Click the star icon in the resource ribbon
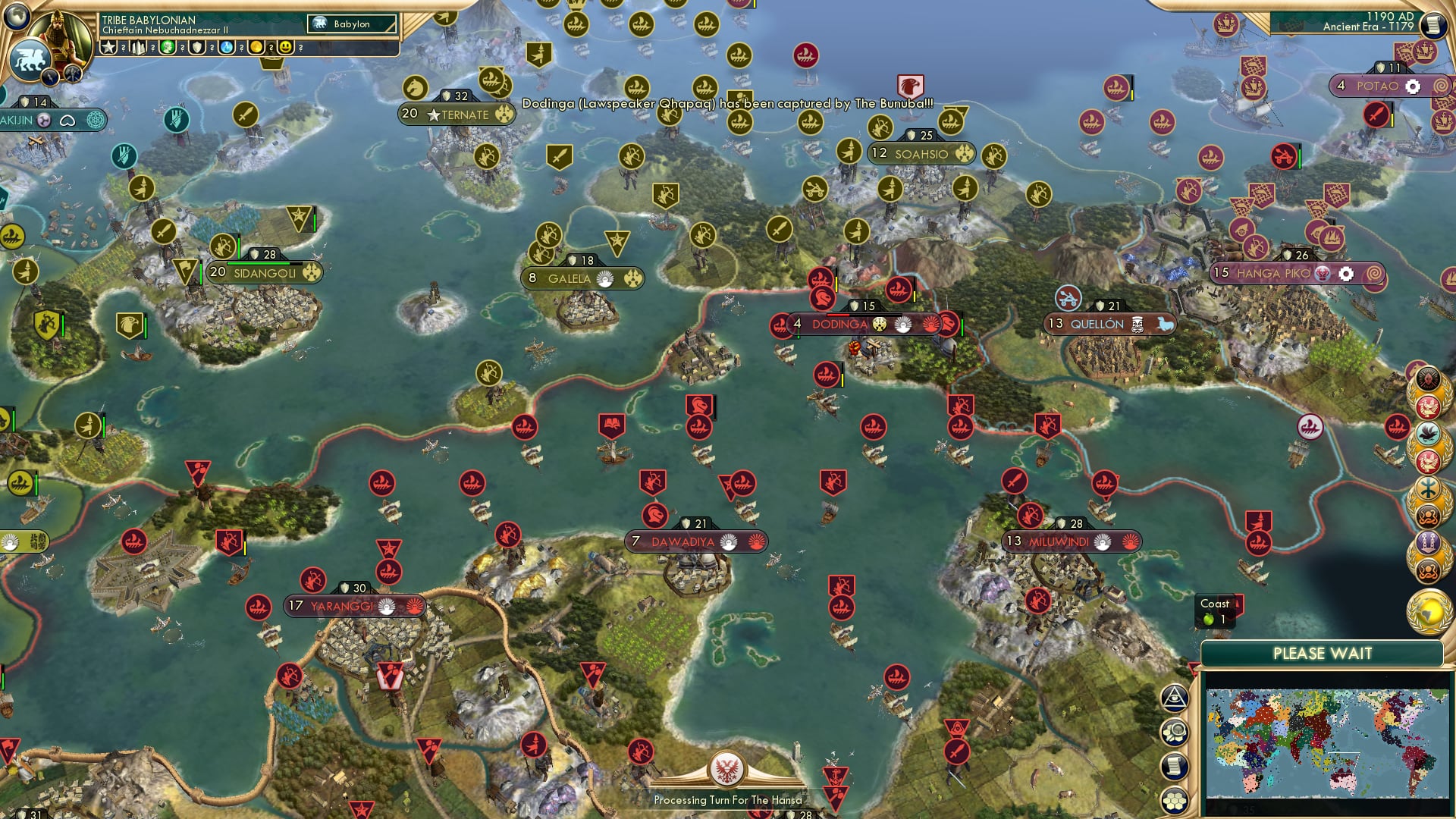This screenshot has height=819, width=1456. pos(108,46)
